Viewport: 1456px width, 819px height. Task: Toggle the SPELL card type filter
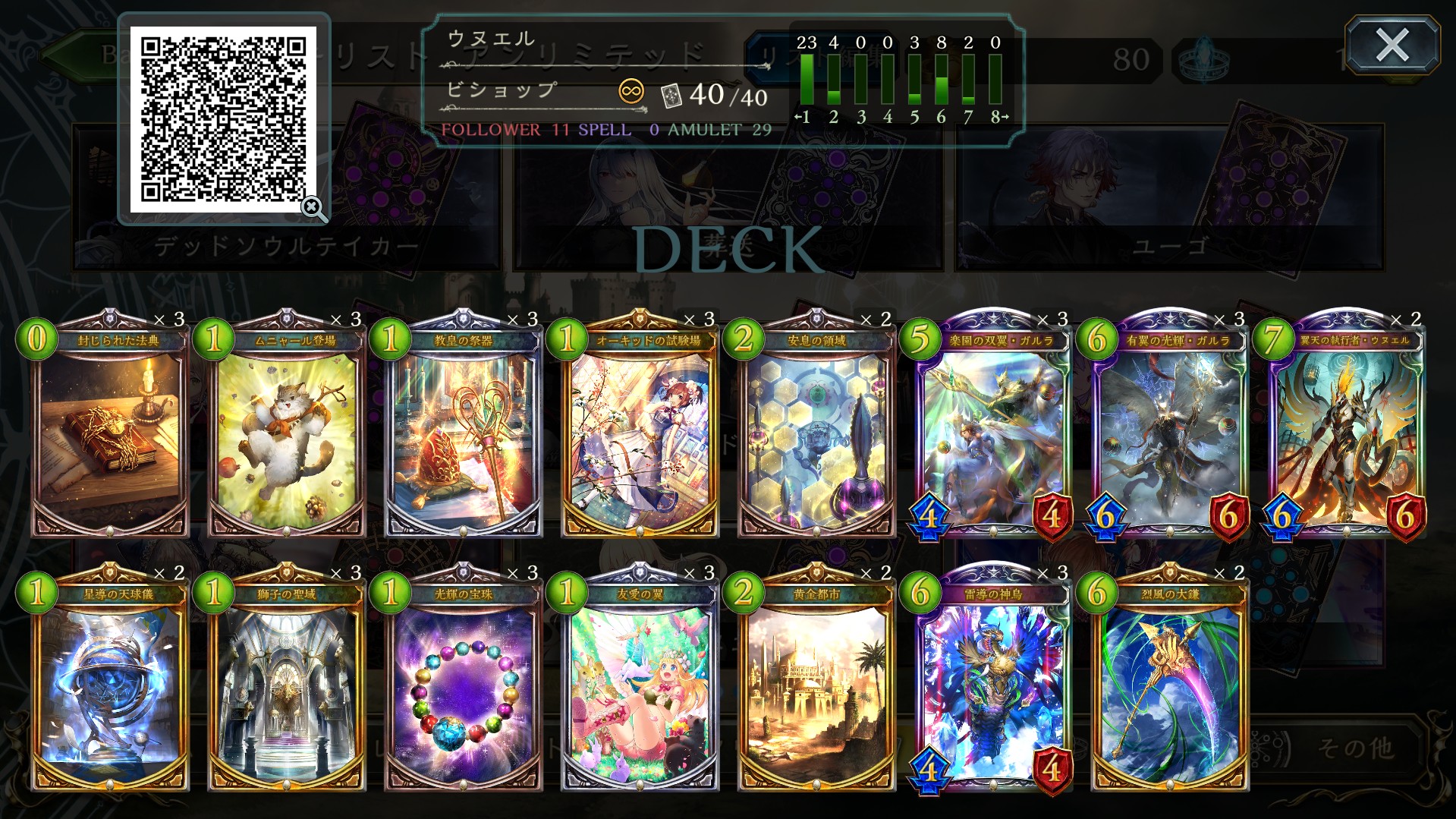point(603,131)
